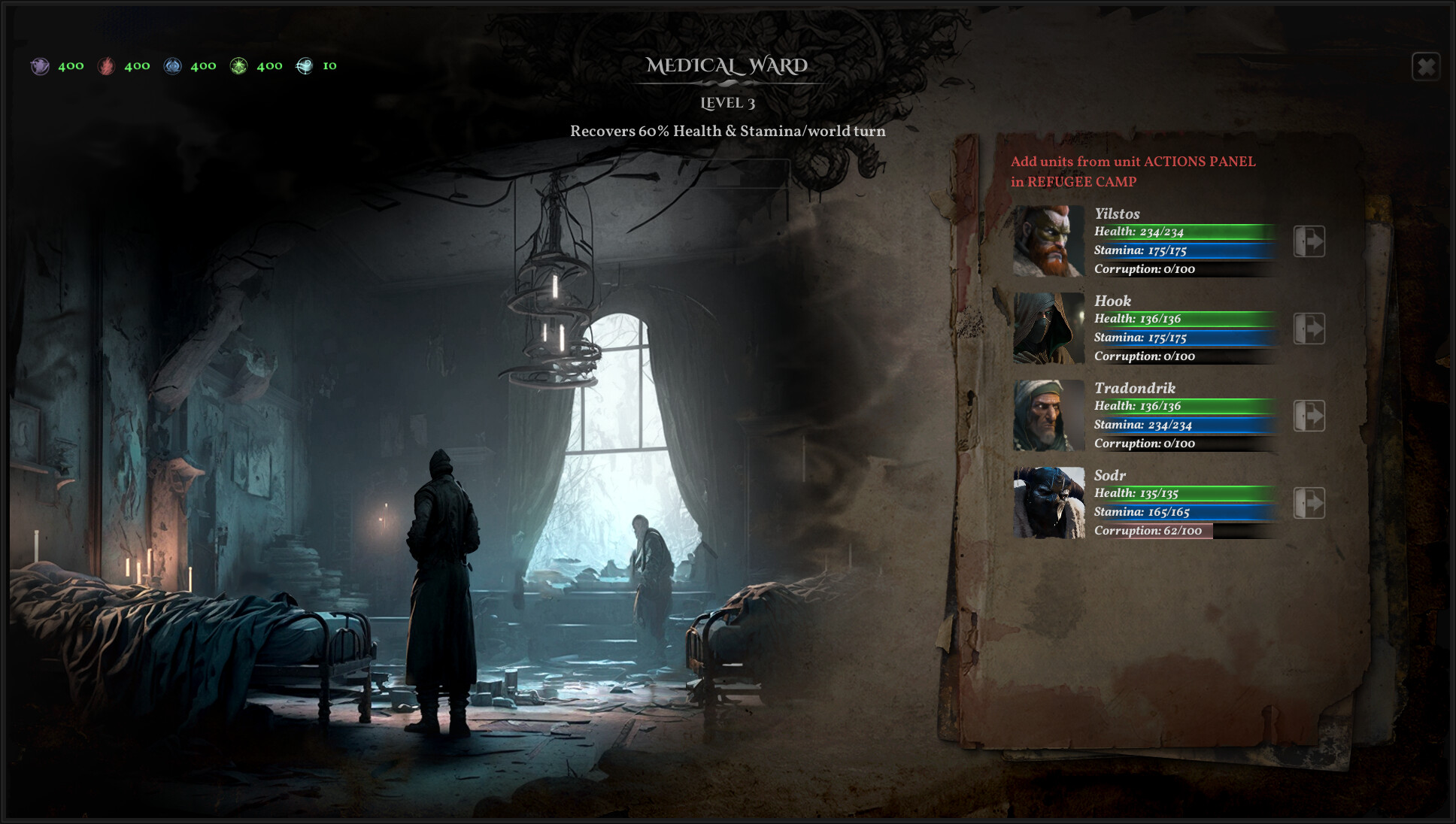
Task: Click the Medical Ward title
Action: 729,66
